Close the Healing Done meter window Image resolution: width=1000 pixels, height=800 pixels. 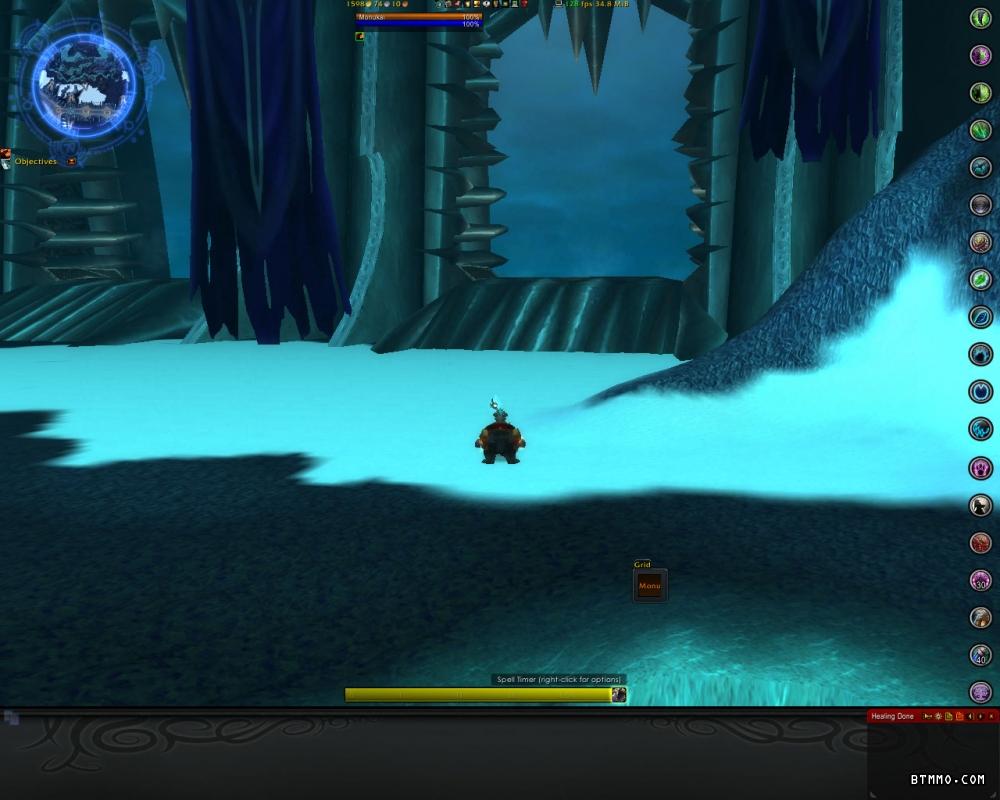(x=992, y=716)
